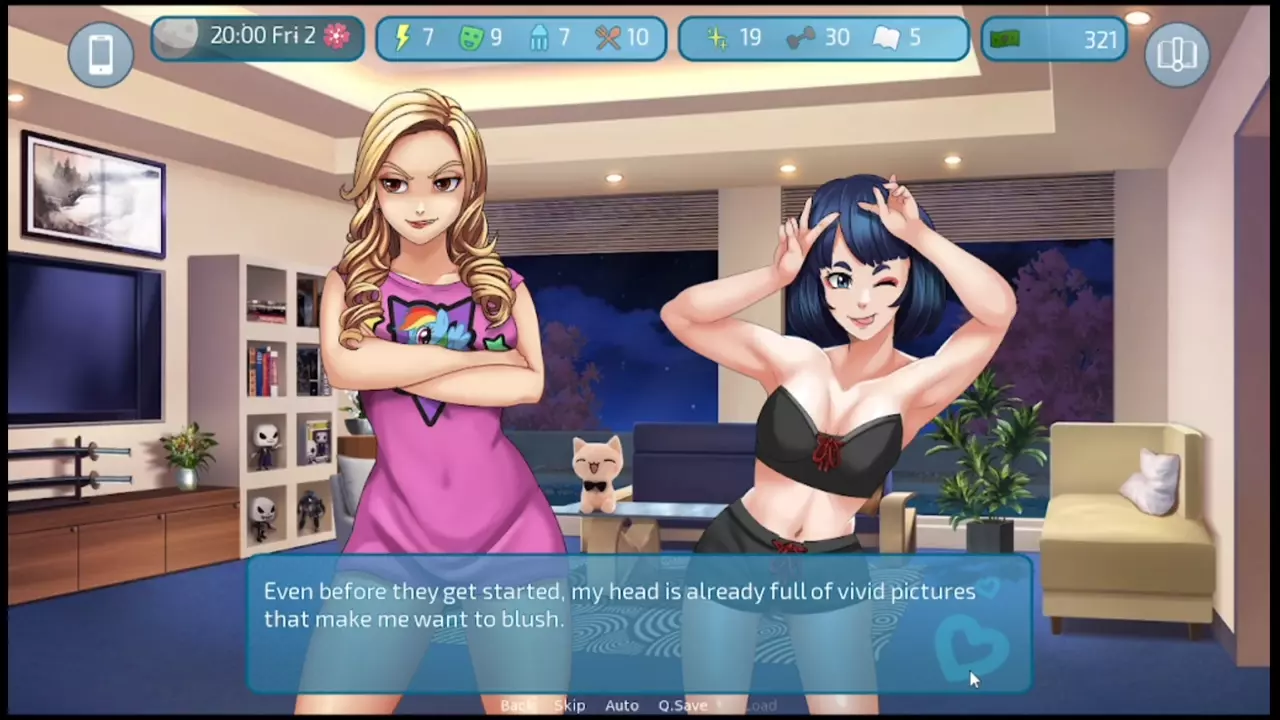The width and height of the screenshot is (1280, 720).
Task: Click the Back quick menu button
Action: (x=517, y=706)
